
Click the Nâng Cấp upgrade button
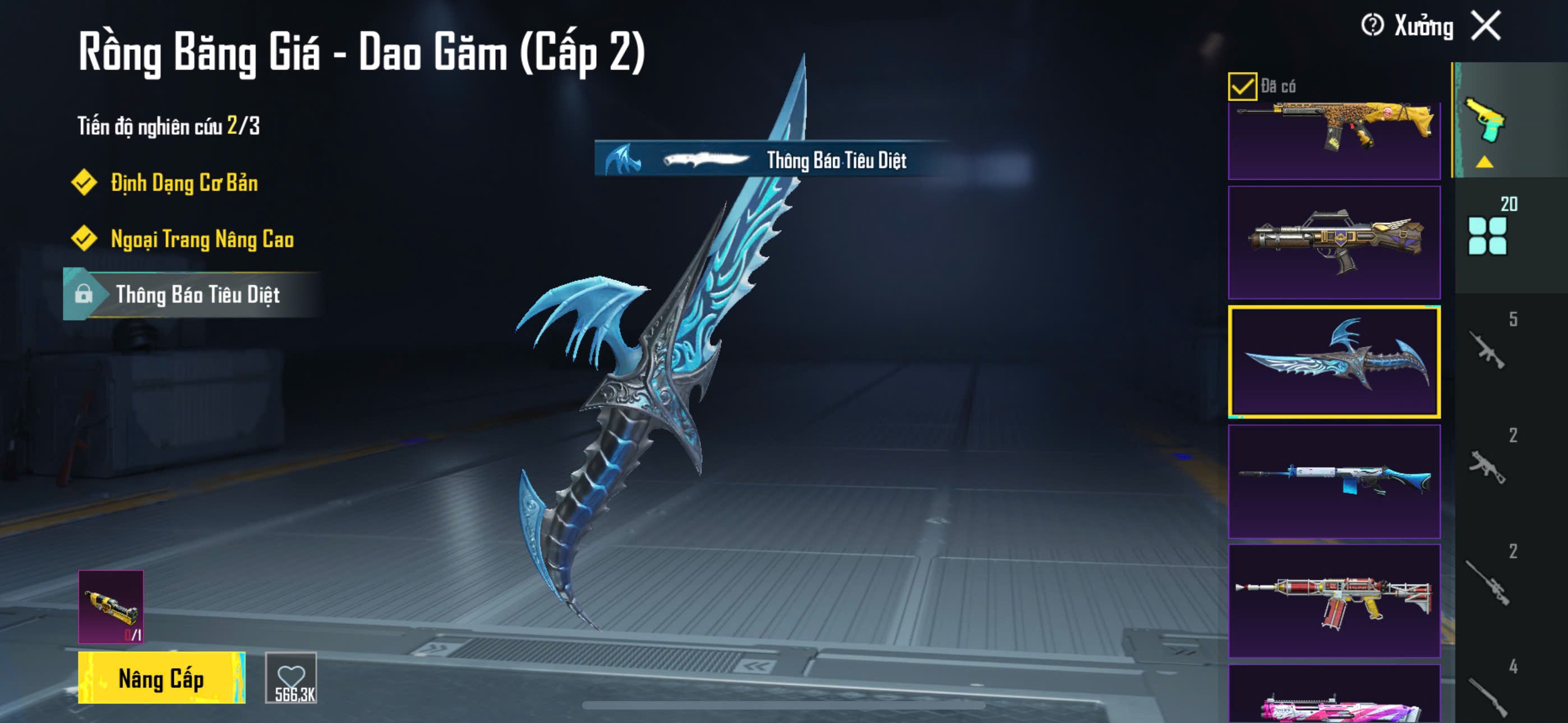pyautogui.click(x=162, y=678)
